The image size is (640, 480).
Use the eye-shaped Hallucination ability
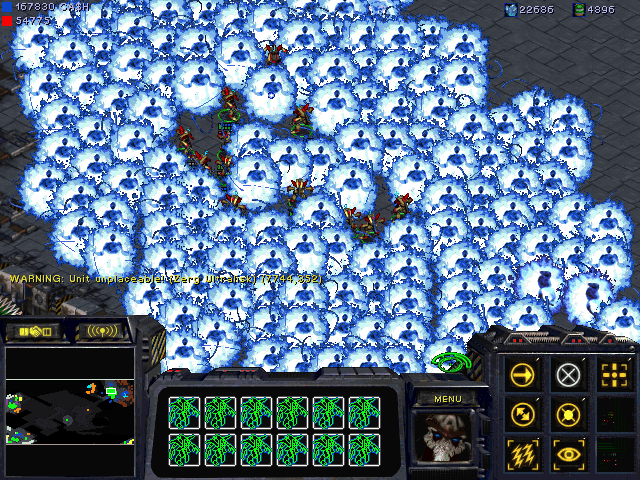click(x=569, y=453)
